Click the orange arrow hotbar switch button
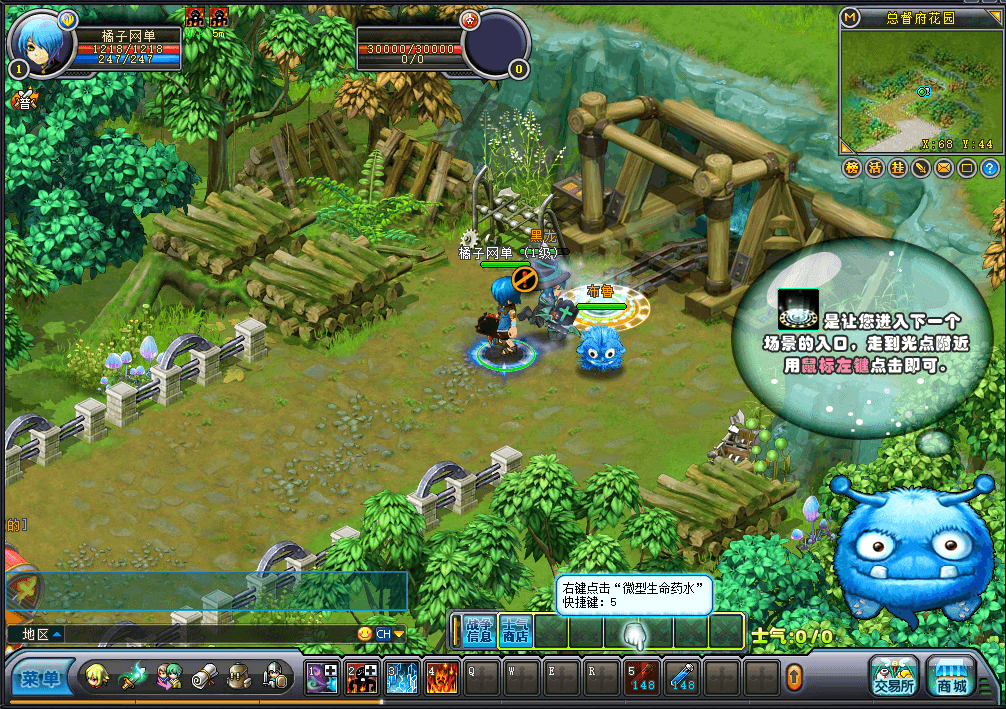 [794, 678]
